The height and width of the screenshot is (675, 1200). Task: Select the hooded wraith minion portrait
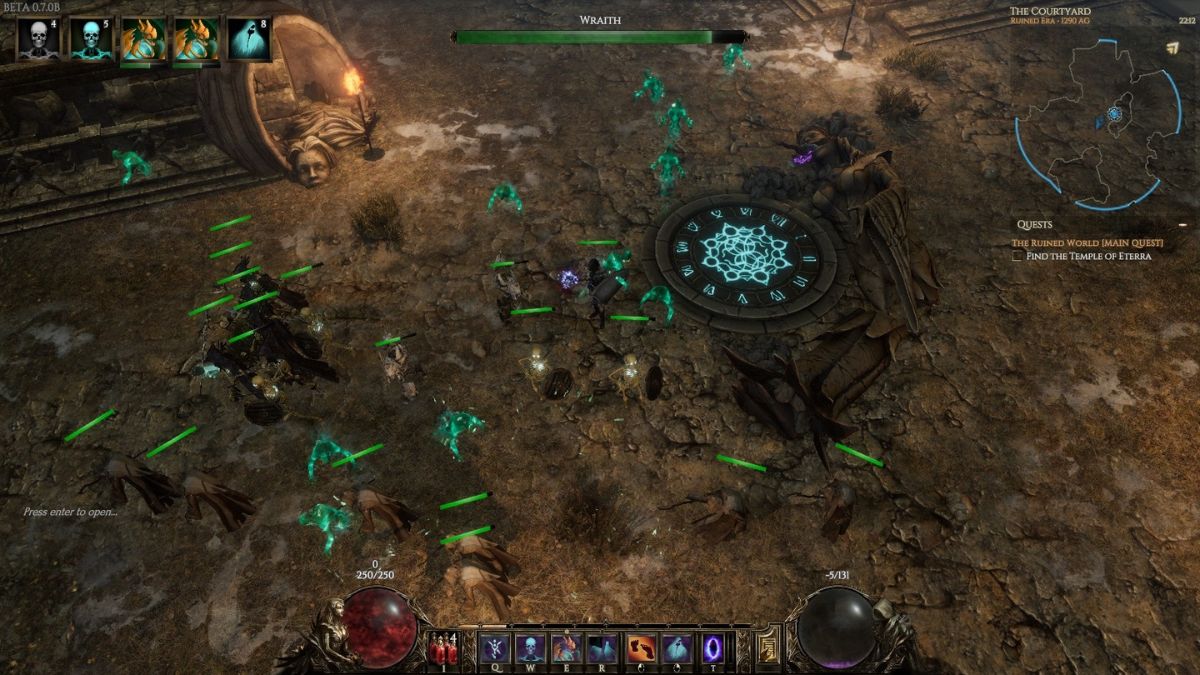coord(248,39)
